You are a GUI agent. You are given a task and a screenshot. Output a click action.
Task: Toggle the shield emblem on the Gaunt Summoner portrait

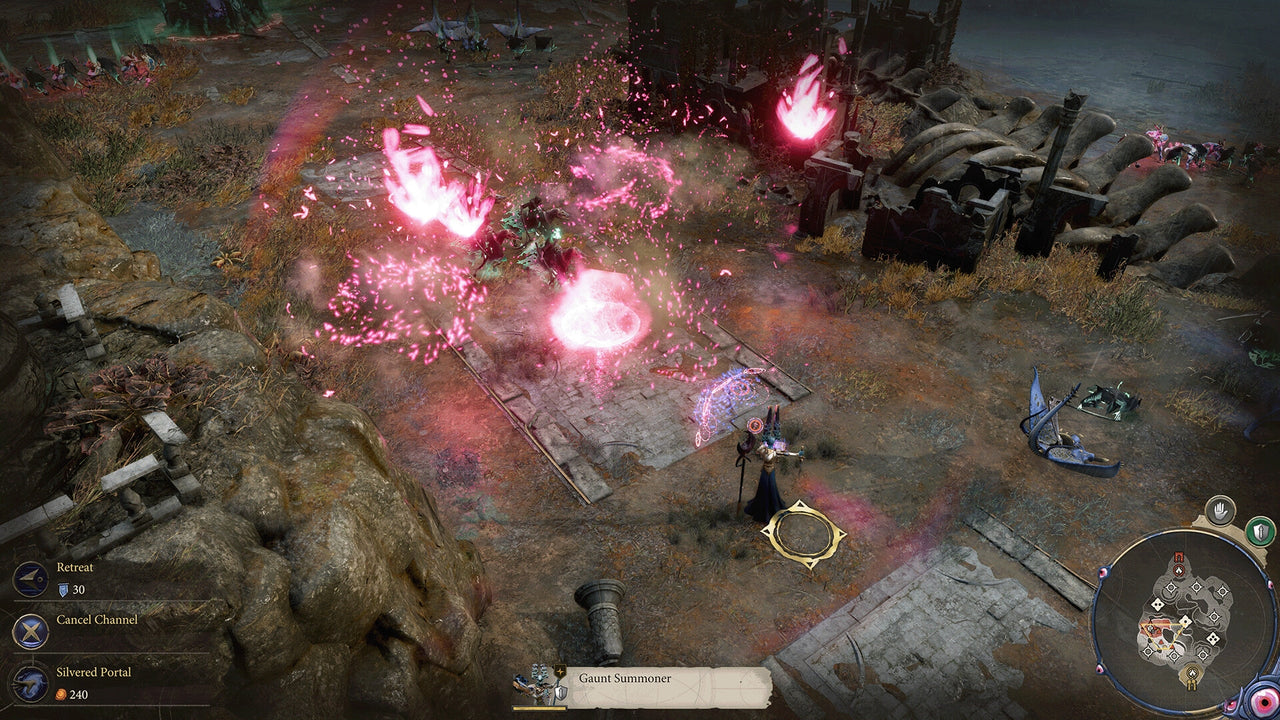pos(560,692)
